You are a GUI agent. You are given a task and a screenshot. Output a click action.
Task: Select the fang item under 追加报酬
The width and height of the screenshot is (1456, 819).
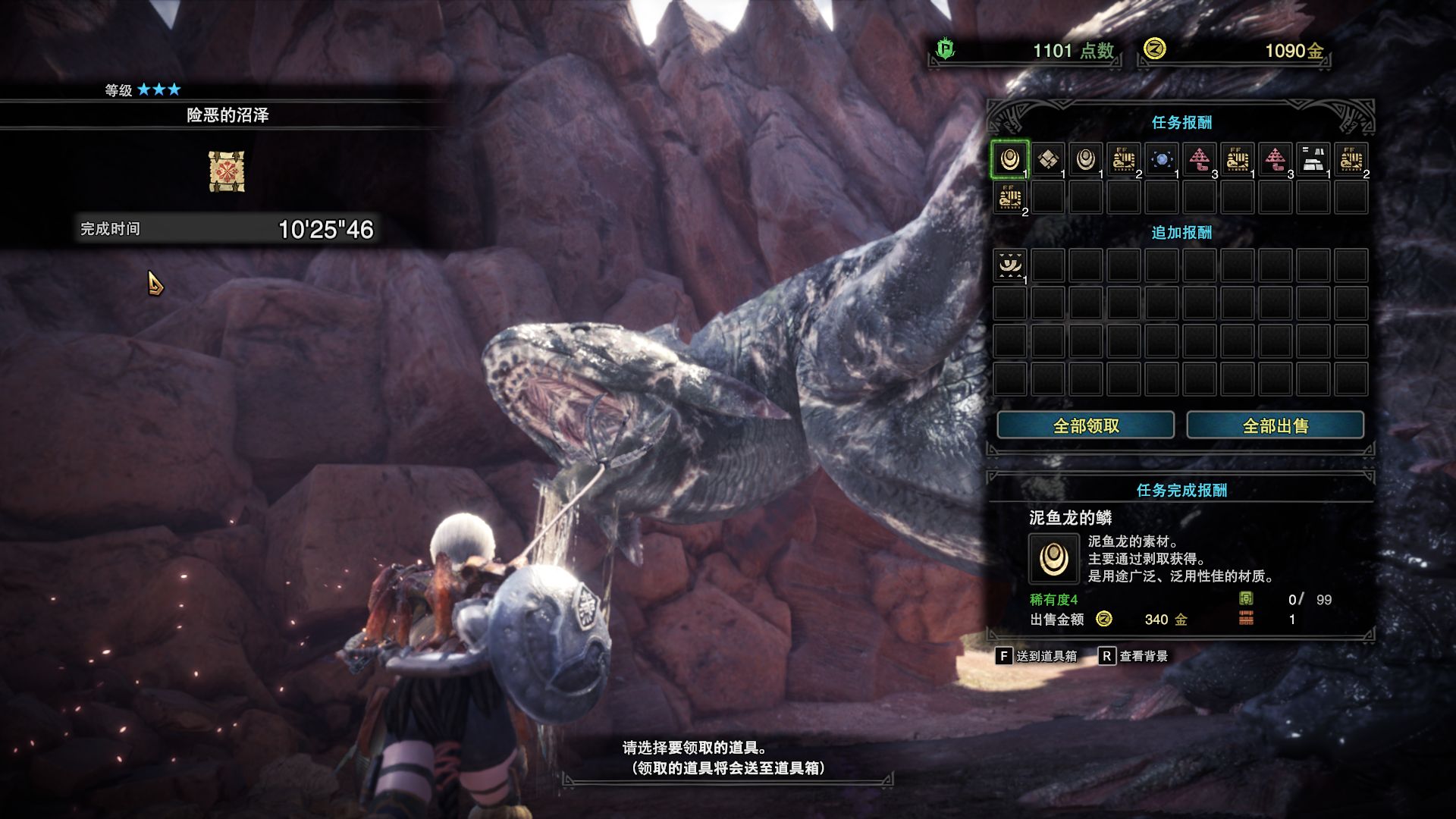click(1009, 265)
